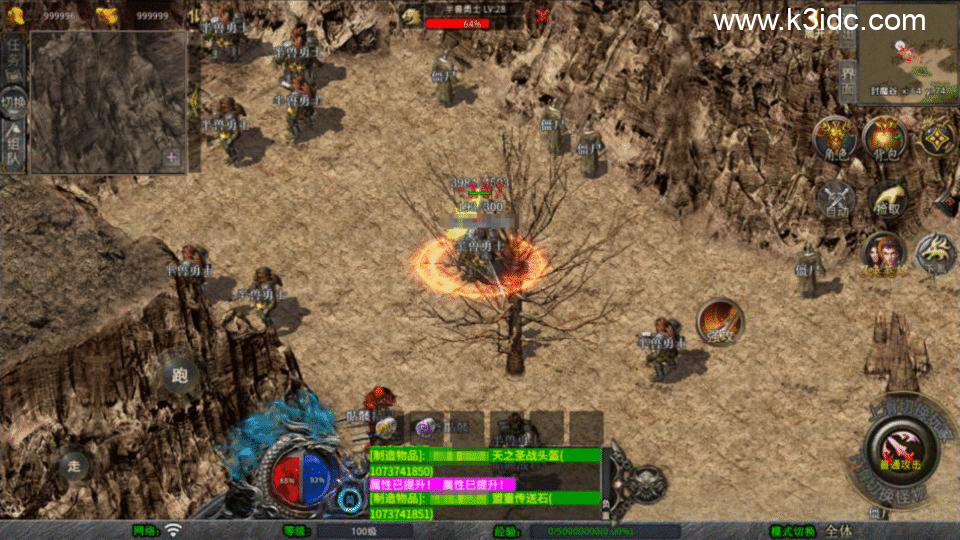Toggle 自动 auto-battle
This screenshot has width=960, height=540.
point(836,199)
